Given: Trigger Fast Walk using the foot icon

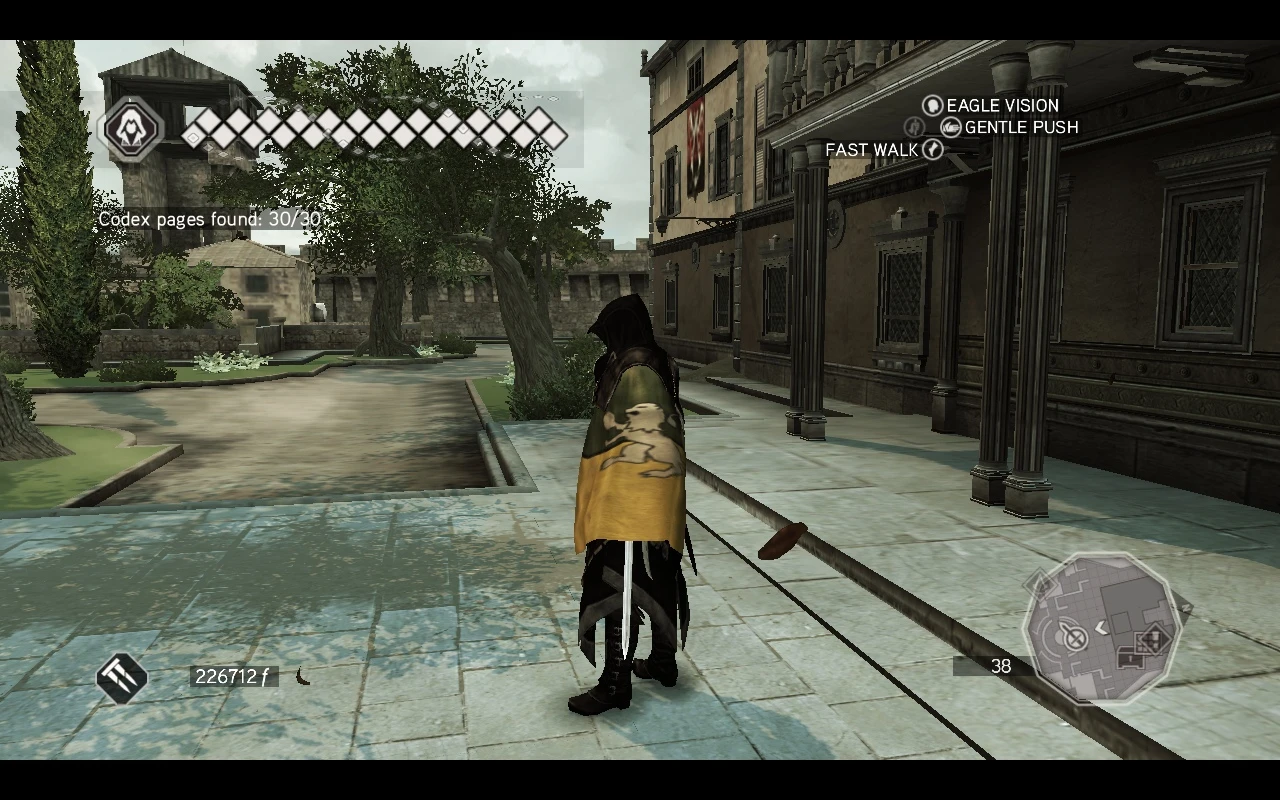Looking at the screenshot, I should [x=932, y=149].
